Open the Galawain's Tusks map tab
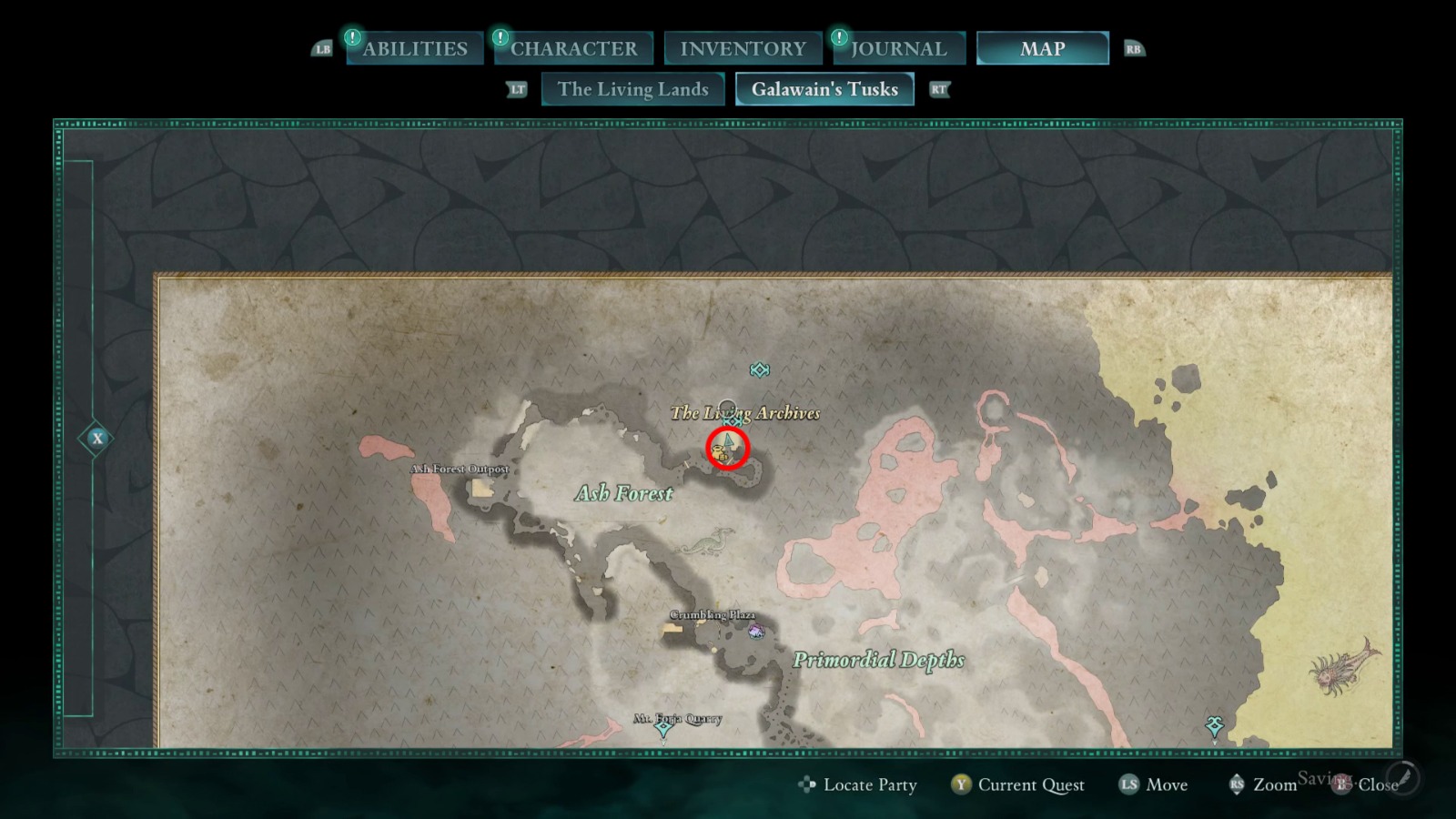Screen dimensions: 1456x819 click(824, 89)
